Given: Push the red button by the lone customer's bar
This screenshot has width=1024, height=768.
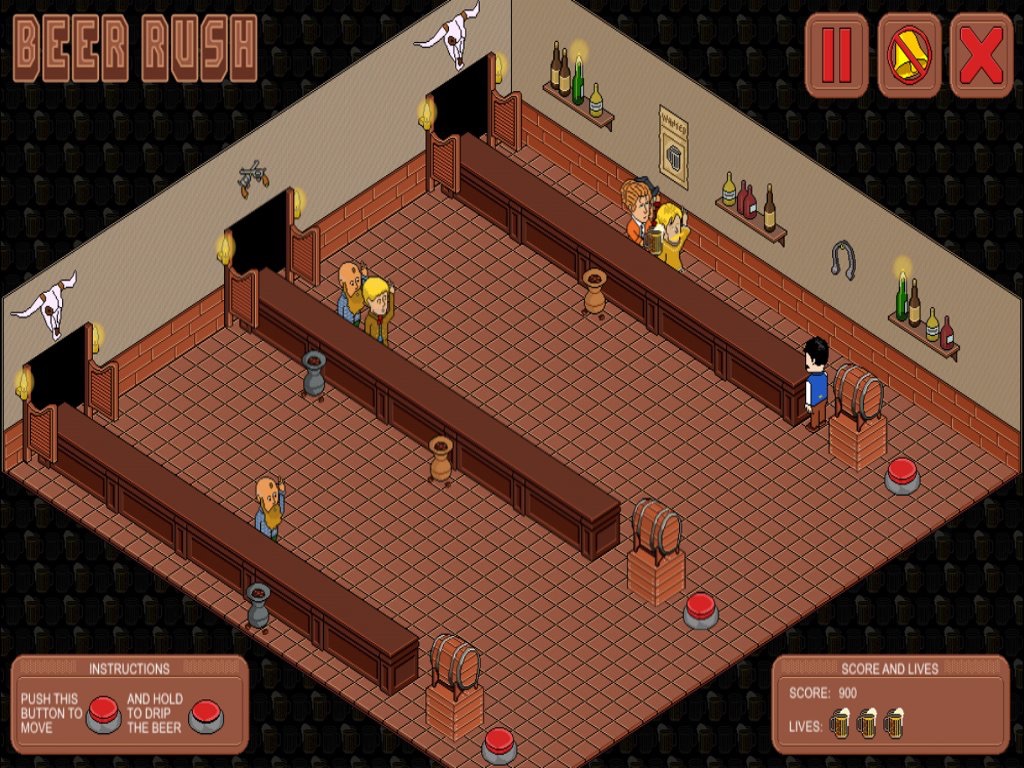Looking at the screenshot, I should [x=499, y=744].
